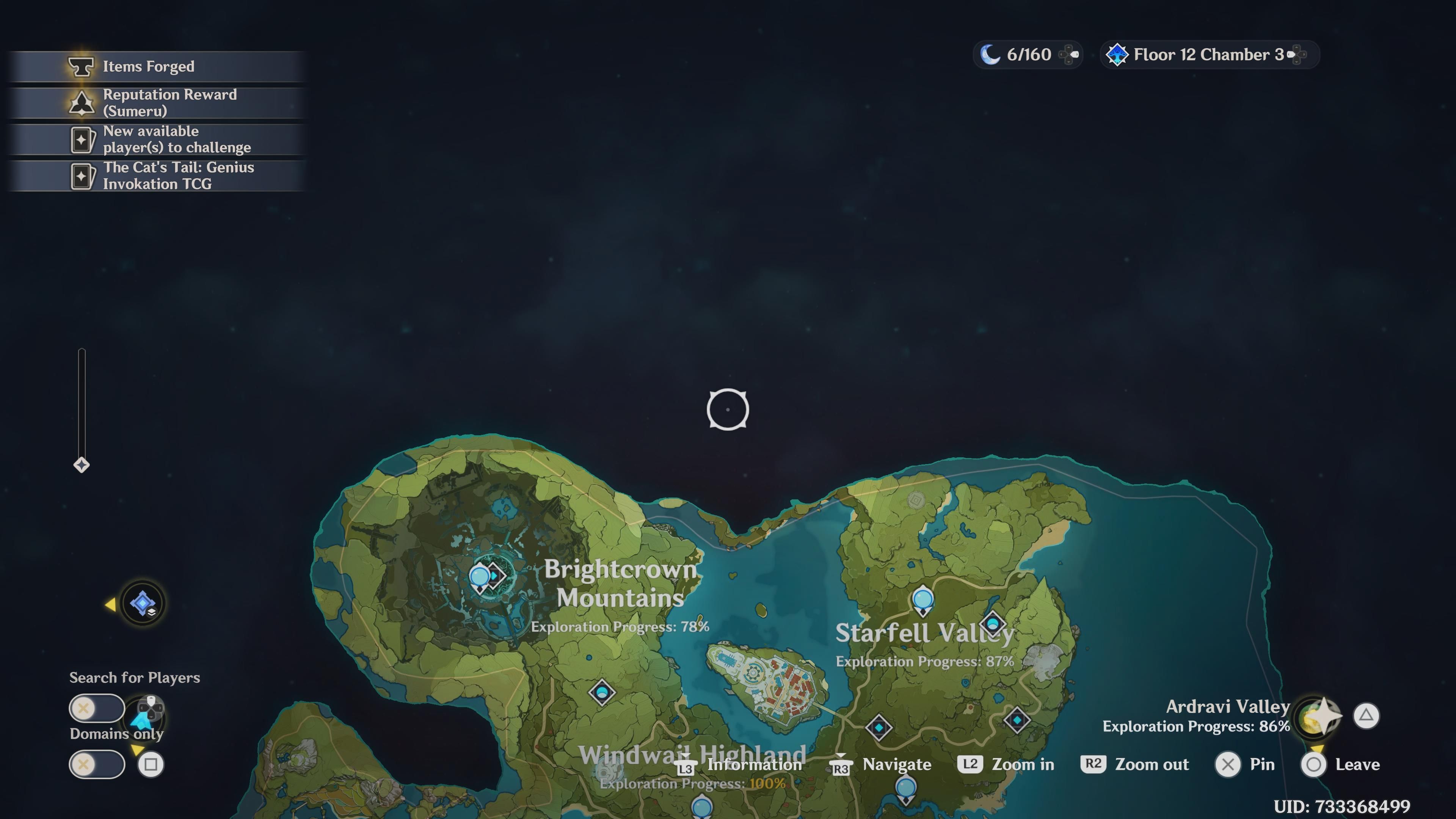Enable the Domains only filter
This screenshot has width=1456, height=819.
pyautogui.click(x=97, y=764)
